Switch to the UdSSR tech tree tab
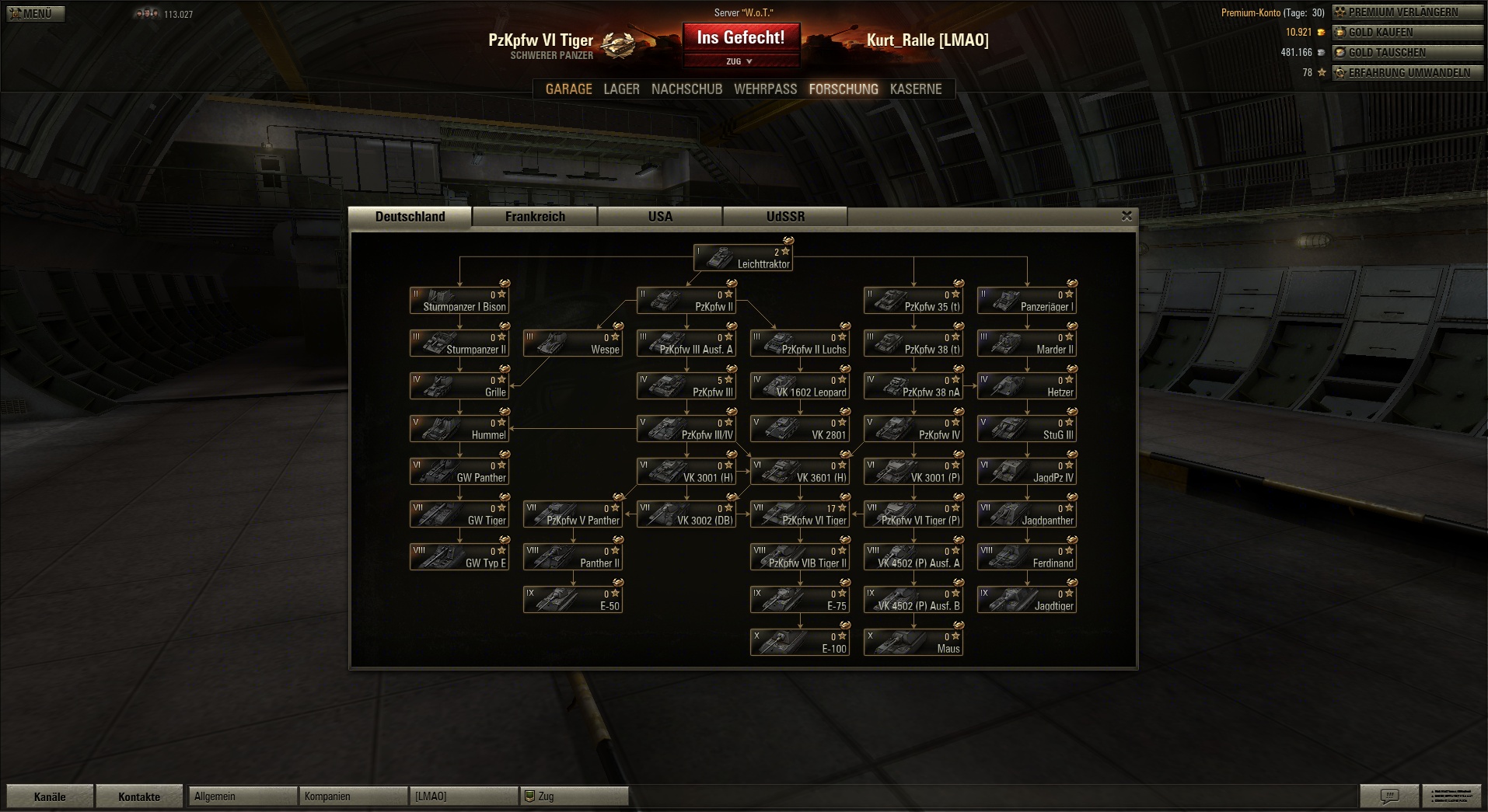The image size is (1488, 812). (785, 217)
